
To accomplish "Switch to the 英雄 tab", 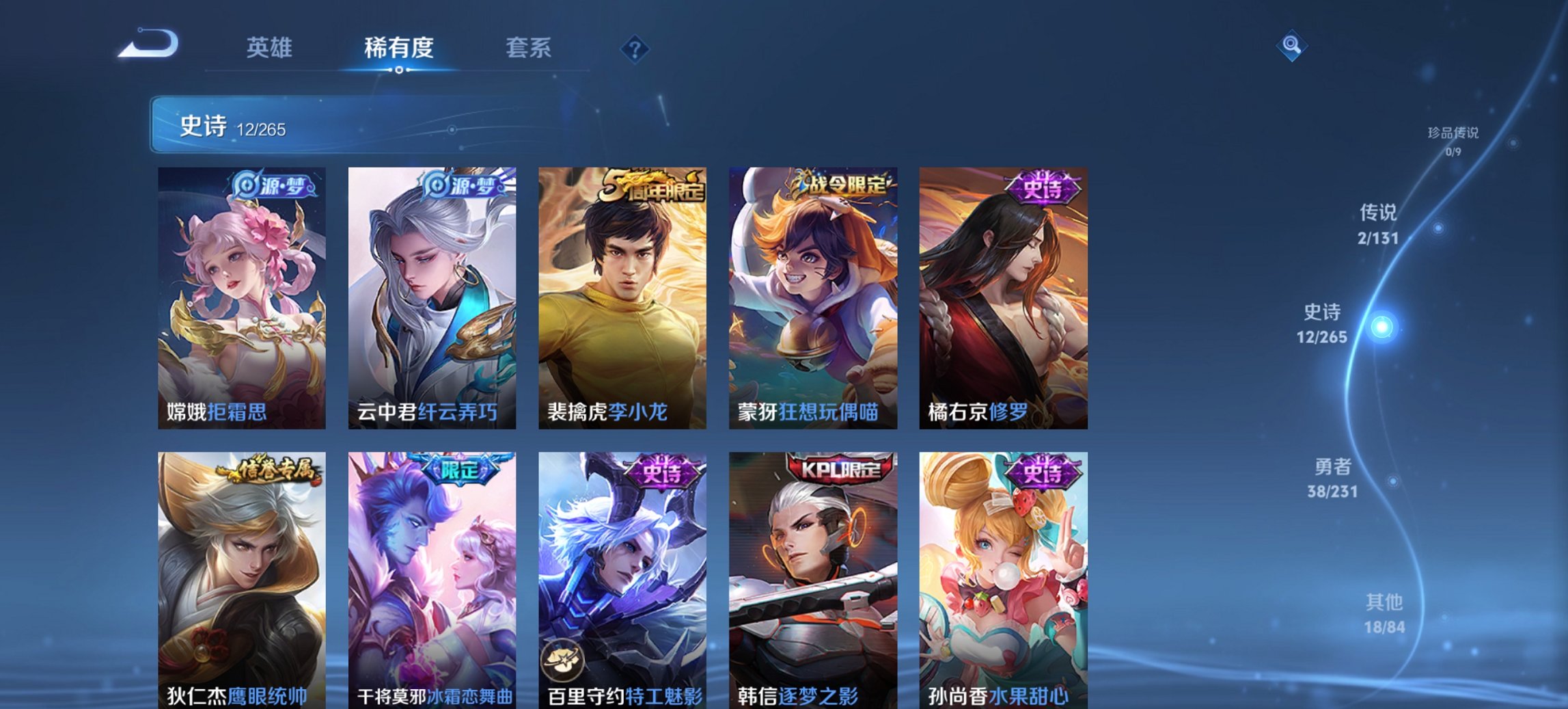I will coord(271,48).
